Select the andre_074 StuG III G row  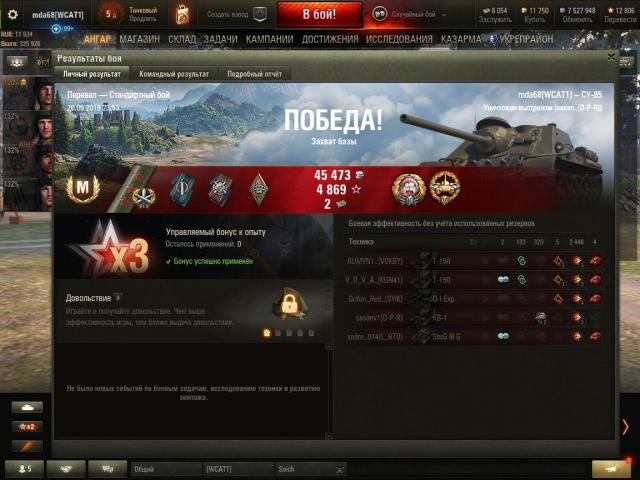pos(470,336)
